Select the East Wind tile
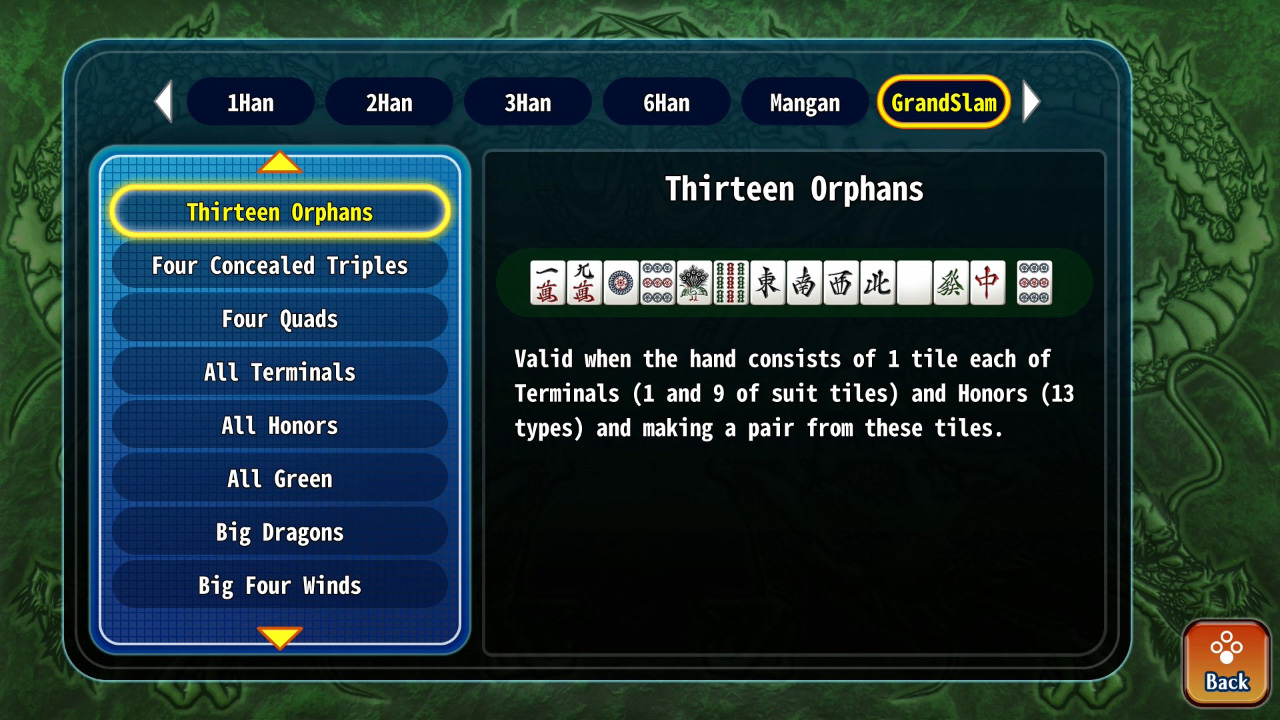1280x720 pixels. [x=768, y=283]
